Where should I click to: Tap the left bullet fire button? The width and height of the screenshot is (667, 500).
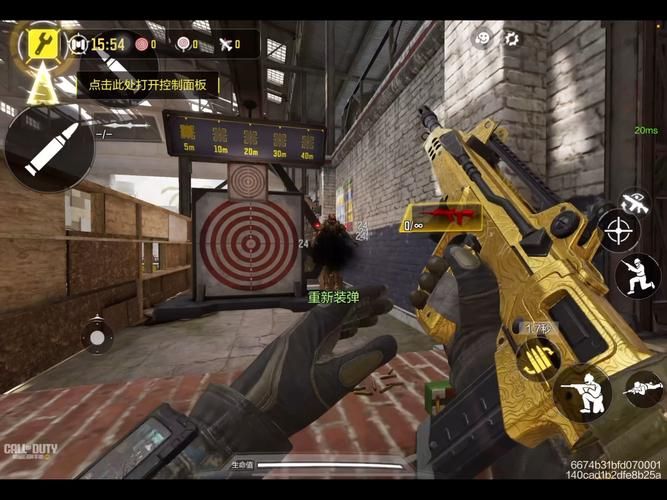pos(49,150)
